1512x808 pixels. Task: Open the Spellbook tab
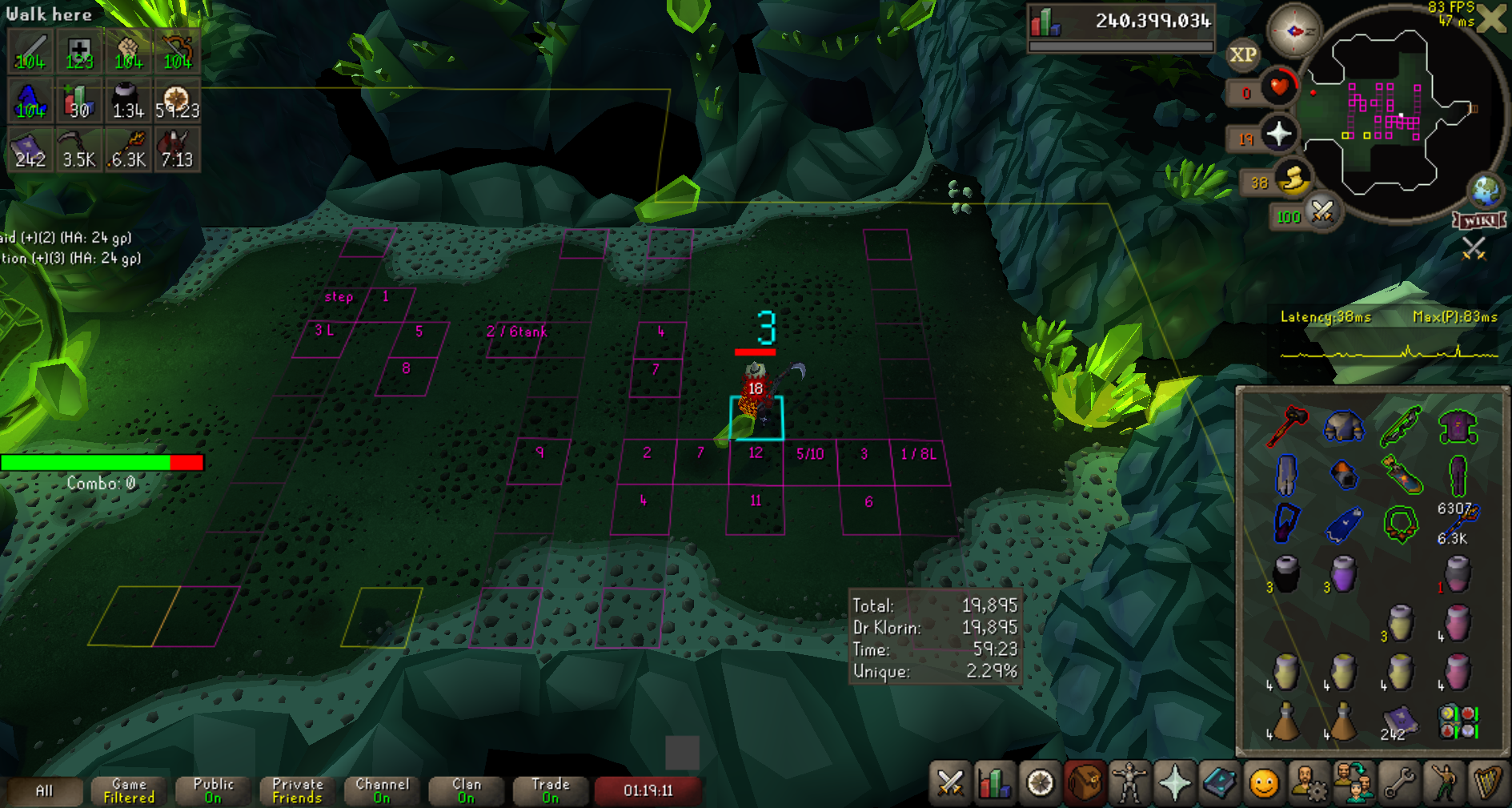[x=1219, y=782]
